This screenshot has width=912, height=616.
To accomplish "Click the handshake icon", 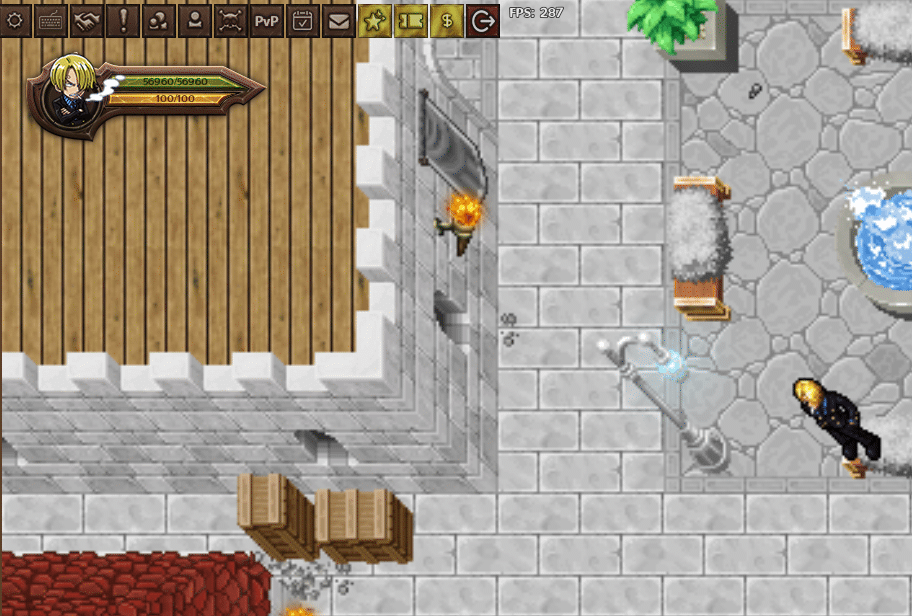I will click(x=87, y=20).
